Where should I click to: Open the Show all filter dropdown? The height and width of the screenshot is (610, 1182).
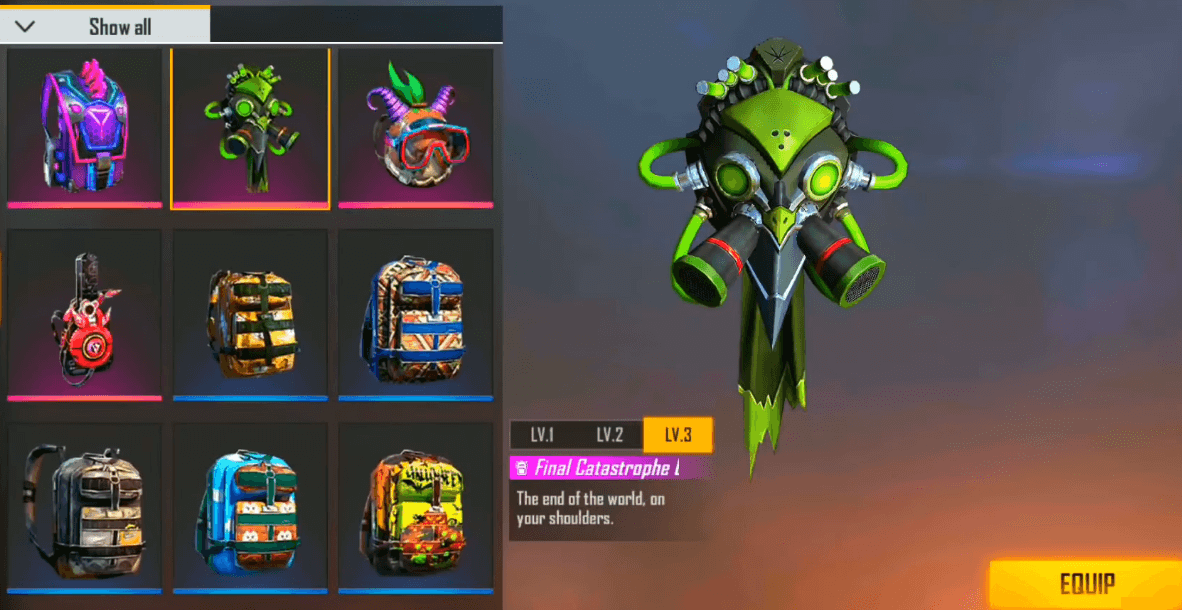click(105, 26)
